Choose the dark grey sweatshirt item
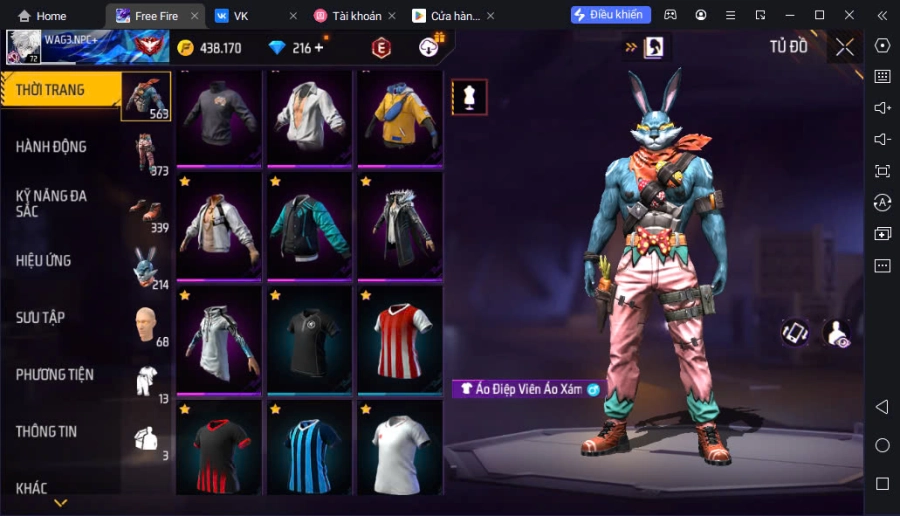Screen dimensions: 900x516 pyautogui.click(x=219, y=118)
